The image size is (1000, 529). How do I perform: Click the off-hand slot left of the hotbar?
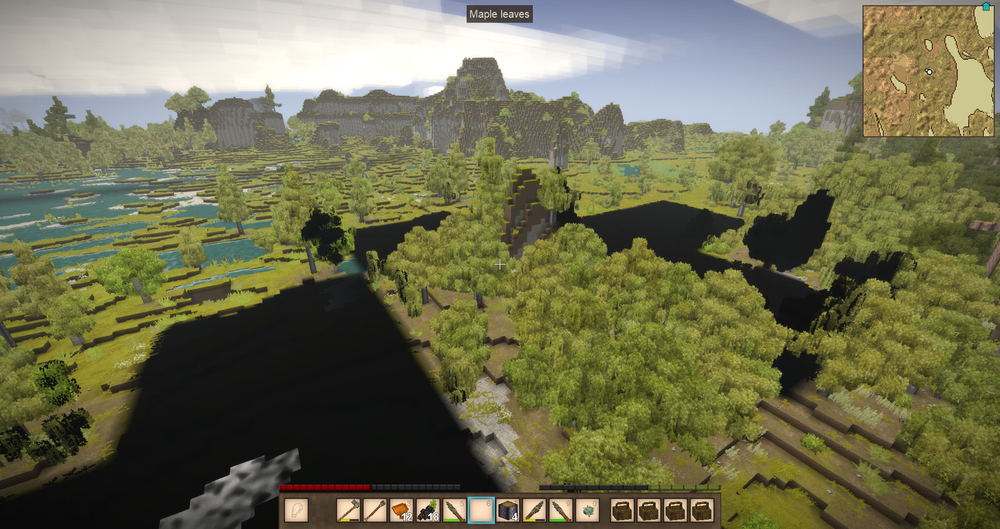coord(296,510)
